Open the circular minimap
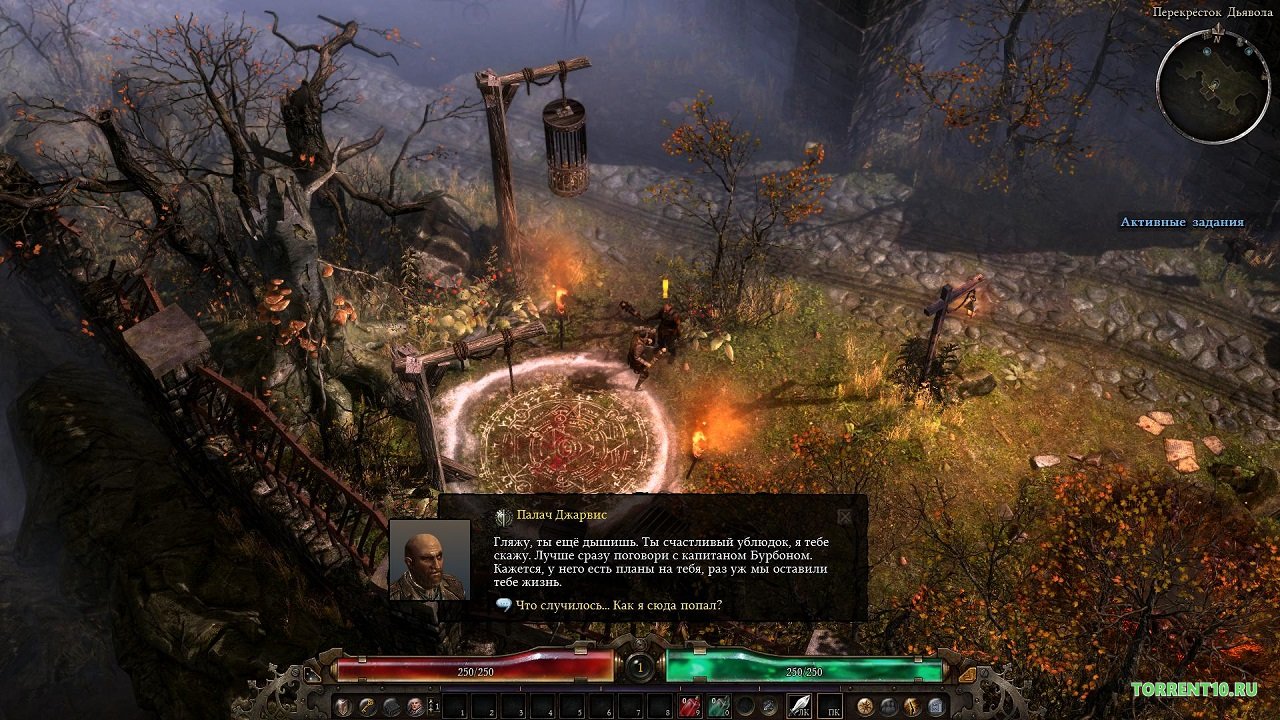Screen dimensions: 1280x720 (1213, 87)
